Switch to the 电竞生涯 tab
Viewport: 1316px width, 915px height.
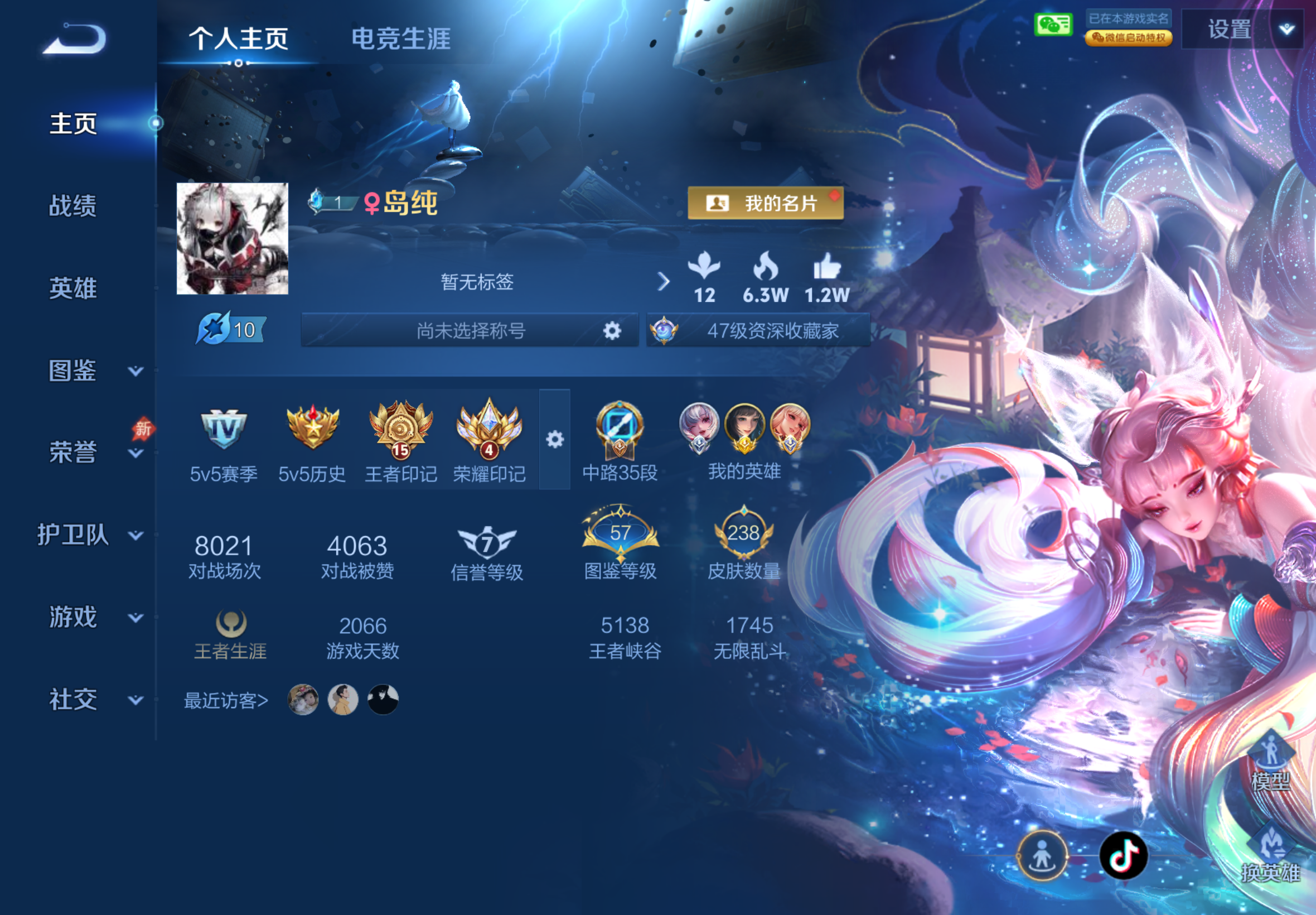coord(402,39)
